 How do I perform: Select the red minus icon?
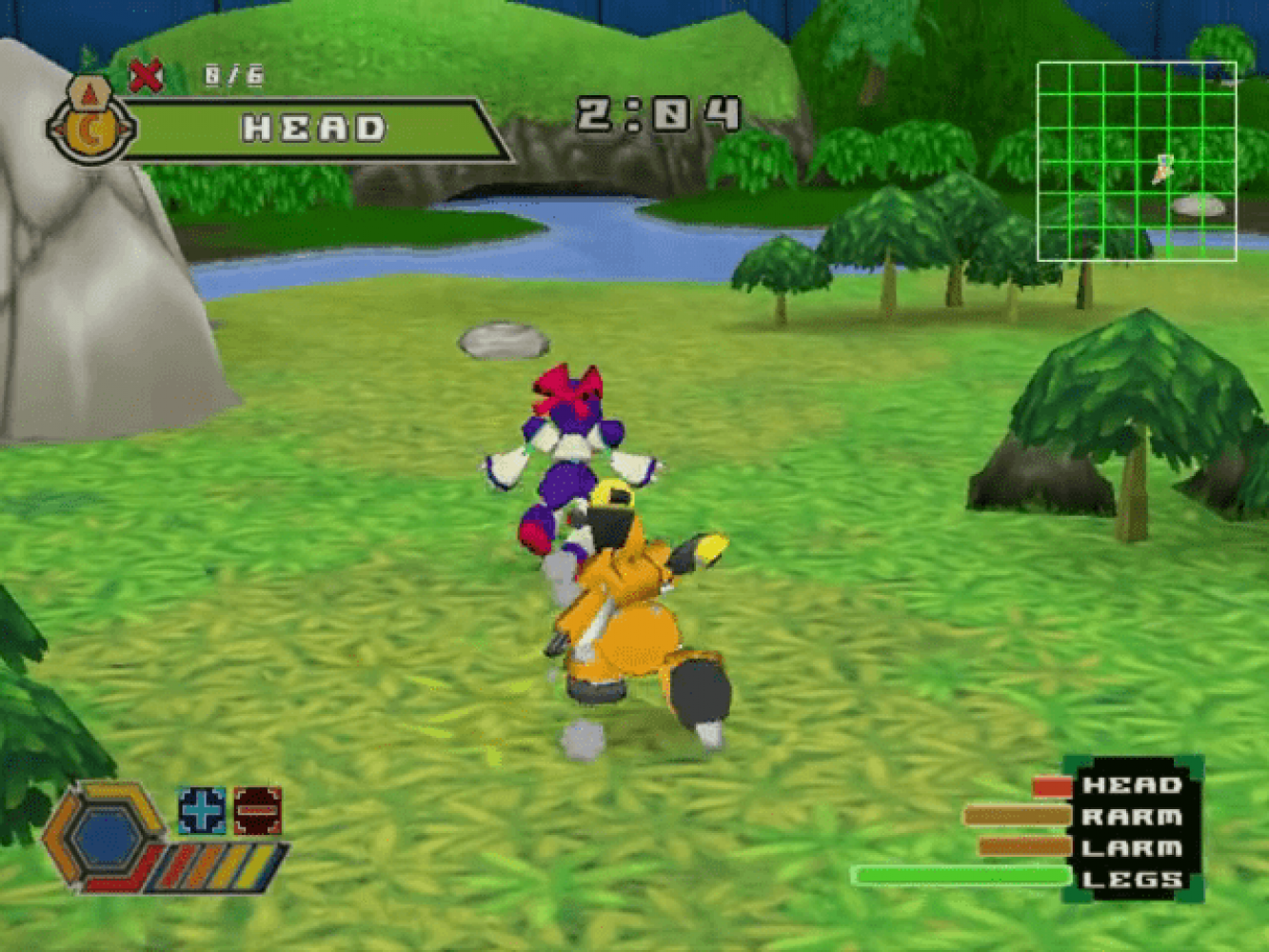(258, 810)
